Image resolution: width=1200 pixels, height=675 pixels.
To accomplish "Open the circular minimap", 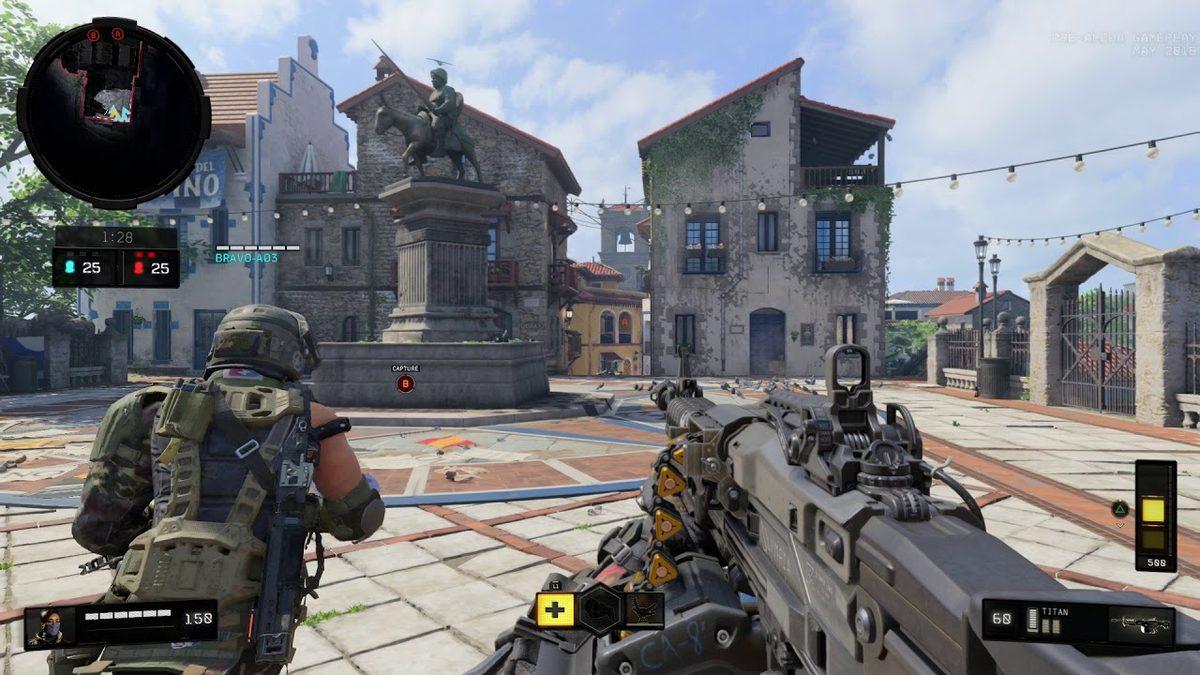I will coord(113,114).
